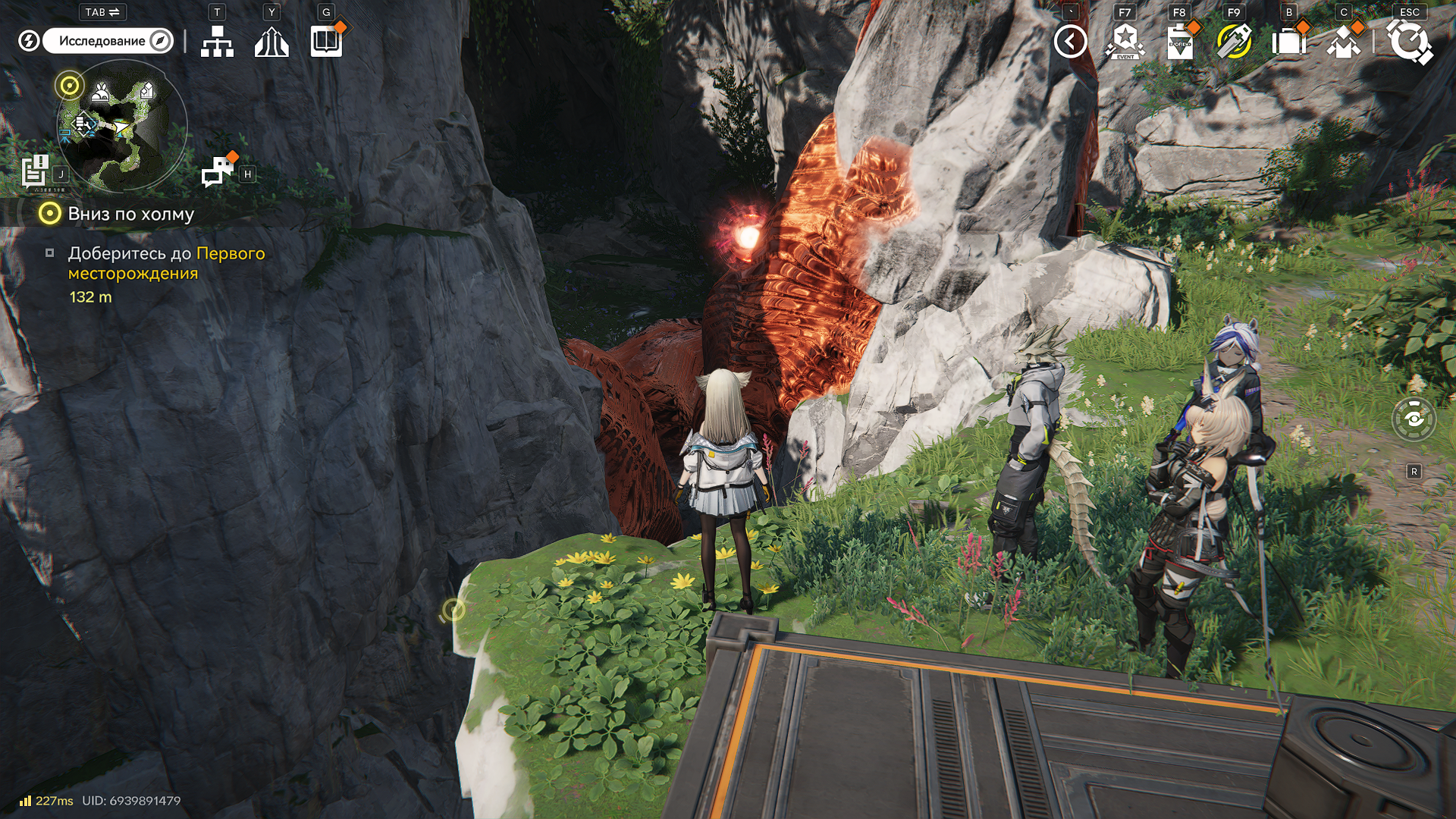Screen dimensions: 1456x819
Task: Open the Endfield clipboard pass icon
Action: point(1180,42)
